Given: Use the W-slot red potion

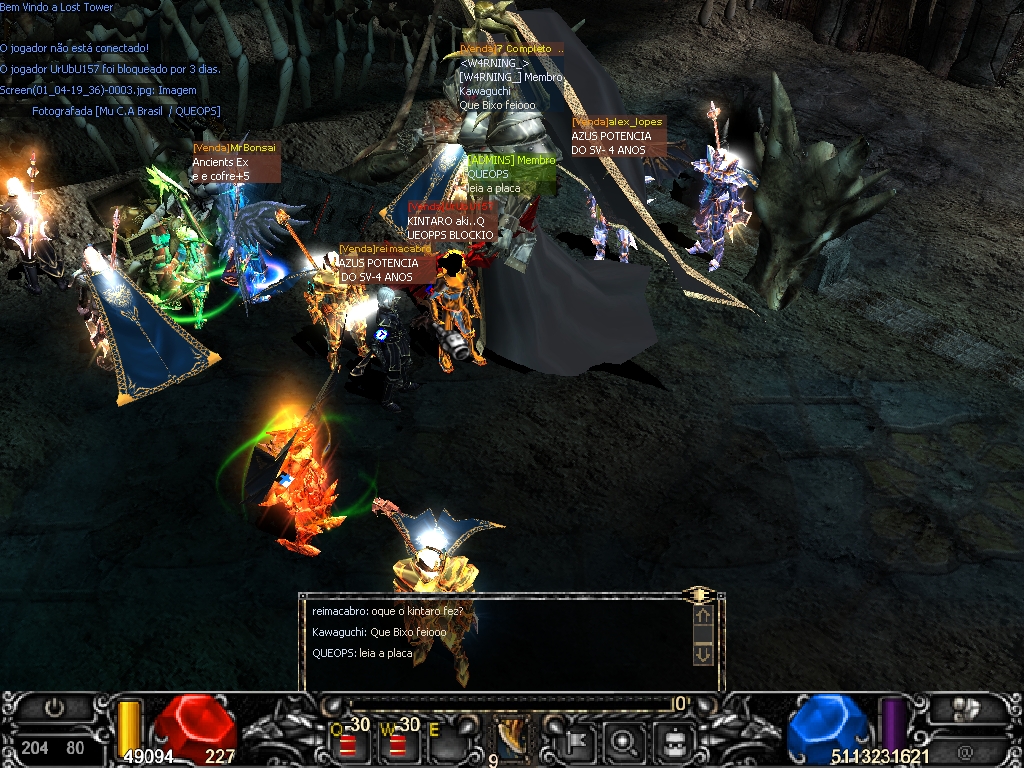Looking at the screenshot, I should pyautogui.click(x=398, y=744).
